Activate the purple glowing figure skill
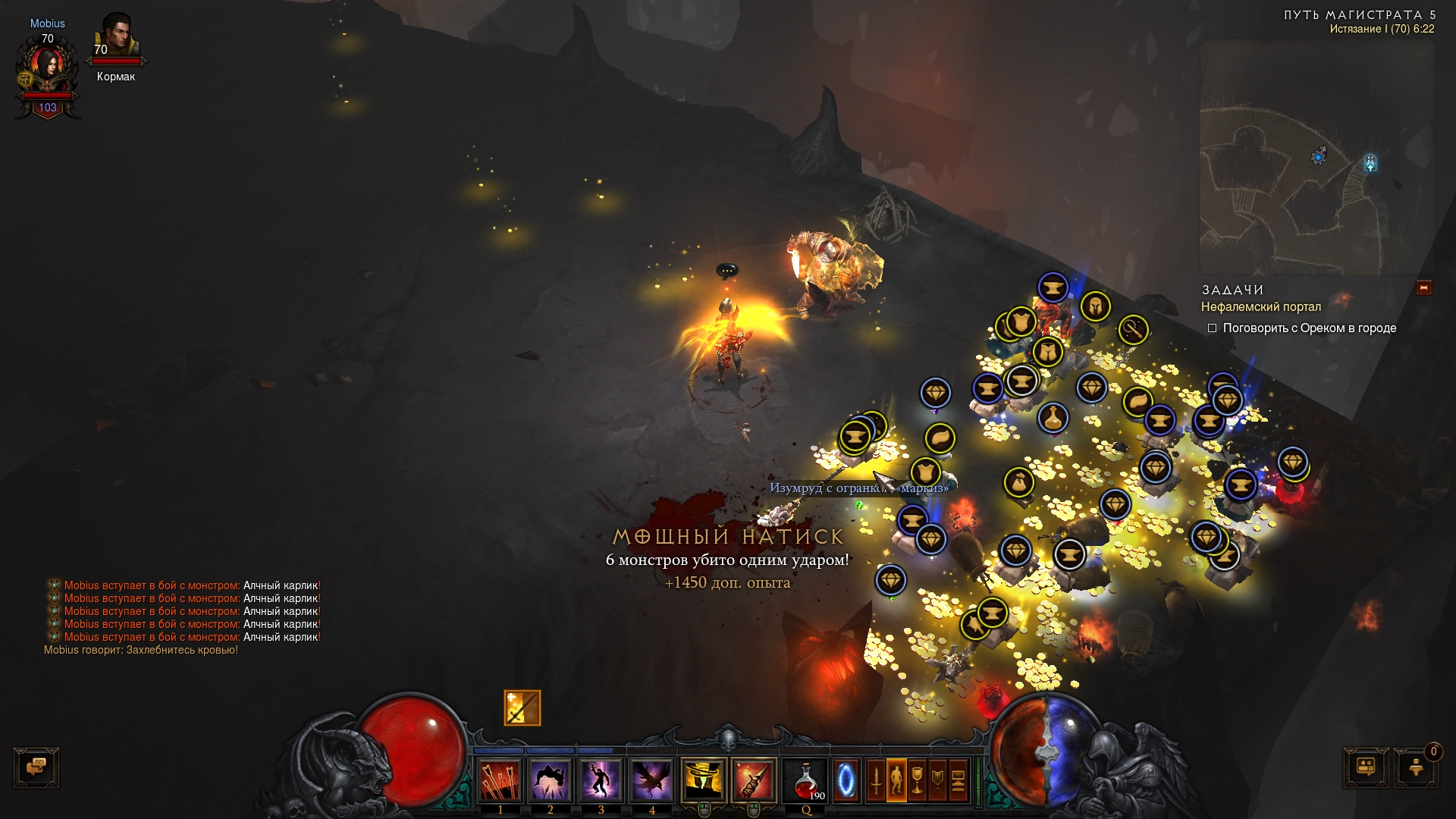Viewport: 1456px width, 819px height. coord(601,780)
